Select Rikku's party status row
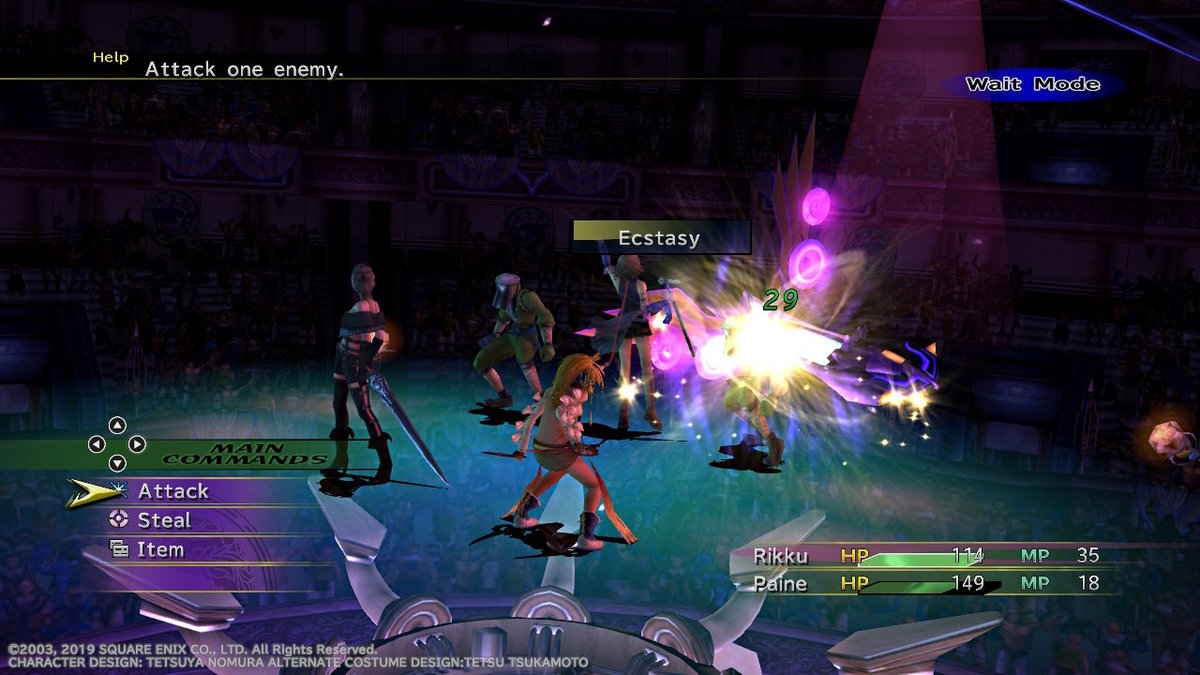 [x=920, y=556]
